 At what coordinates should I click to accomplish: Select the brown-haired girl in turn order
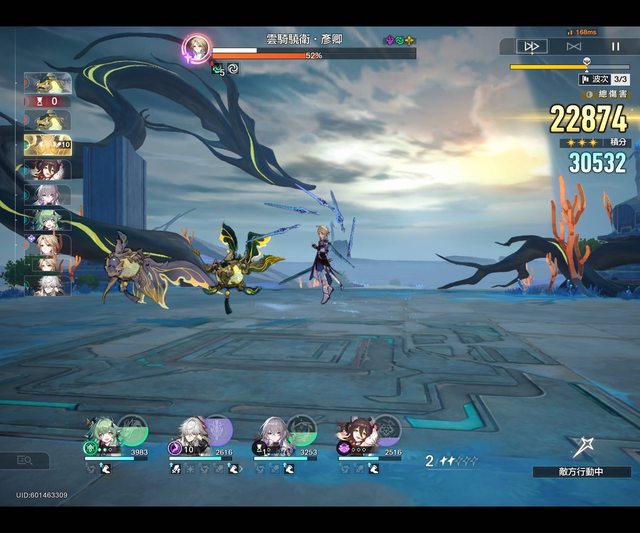47,169
